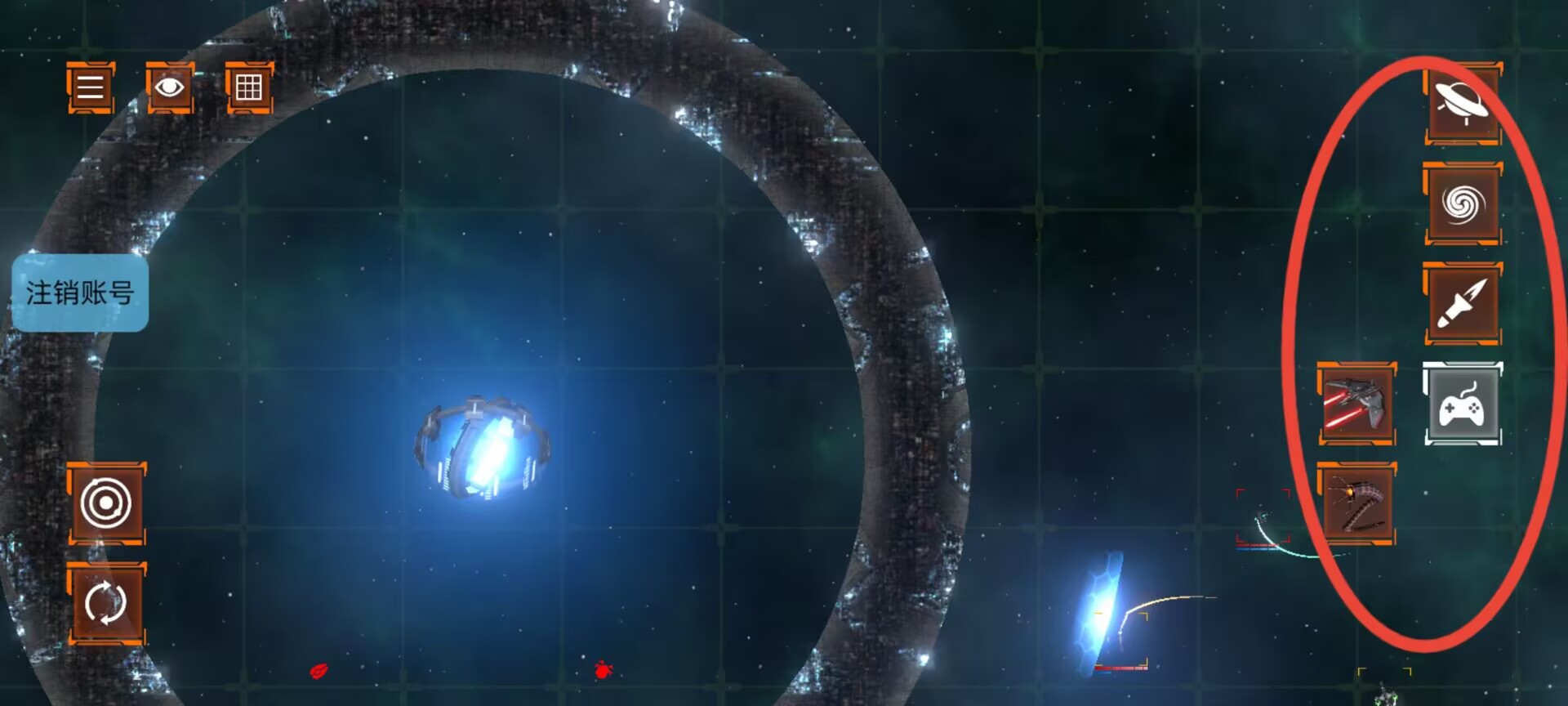Viewport: 1568px width, 706px height.
Task: Toggle the grid overlay button
Action: click(x=248, y=87)
